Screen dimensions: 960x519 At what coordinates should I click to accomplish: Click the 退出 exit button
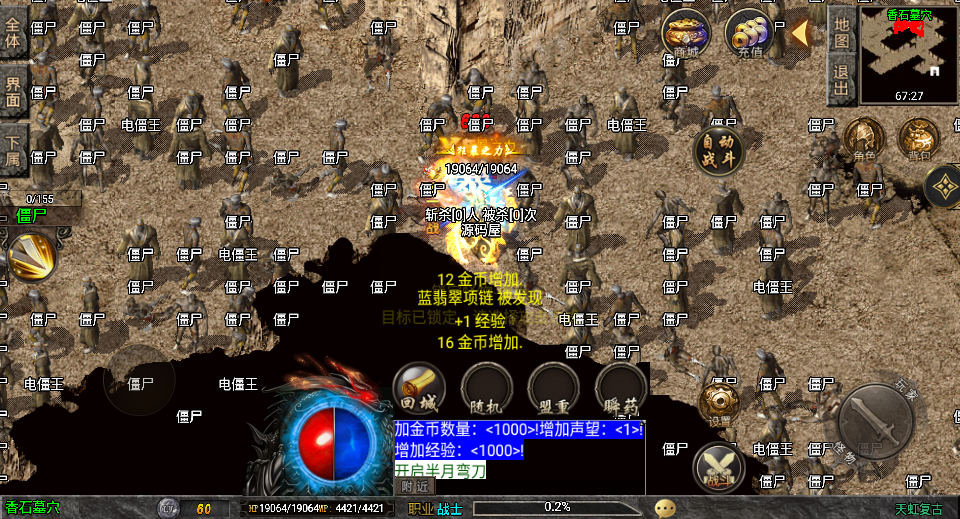click(842, 79)
